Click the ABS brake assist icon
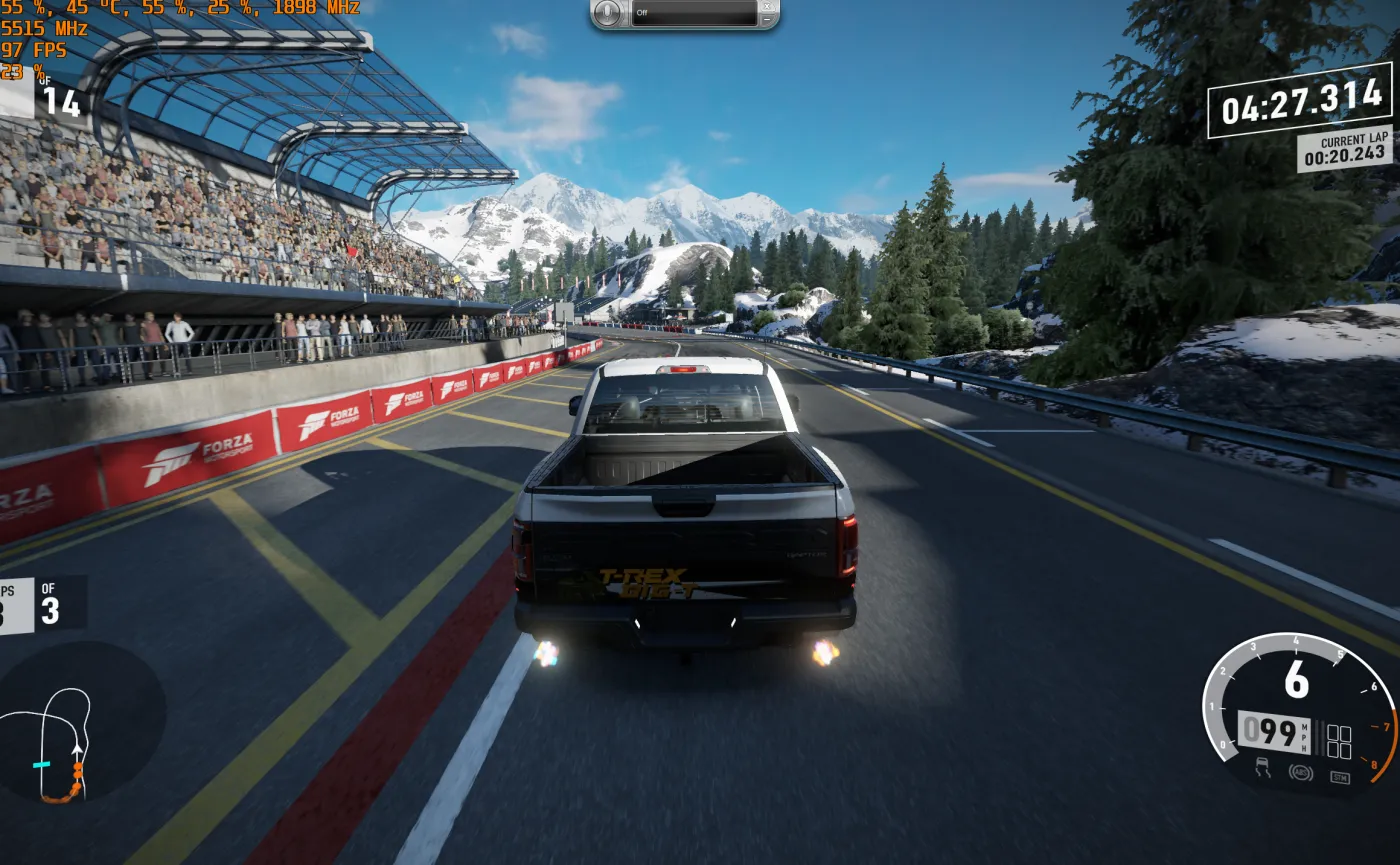This screenshot has width=1400, height=865. click(x=1302, y=773)
